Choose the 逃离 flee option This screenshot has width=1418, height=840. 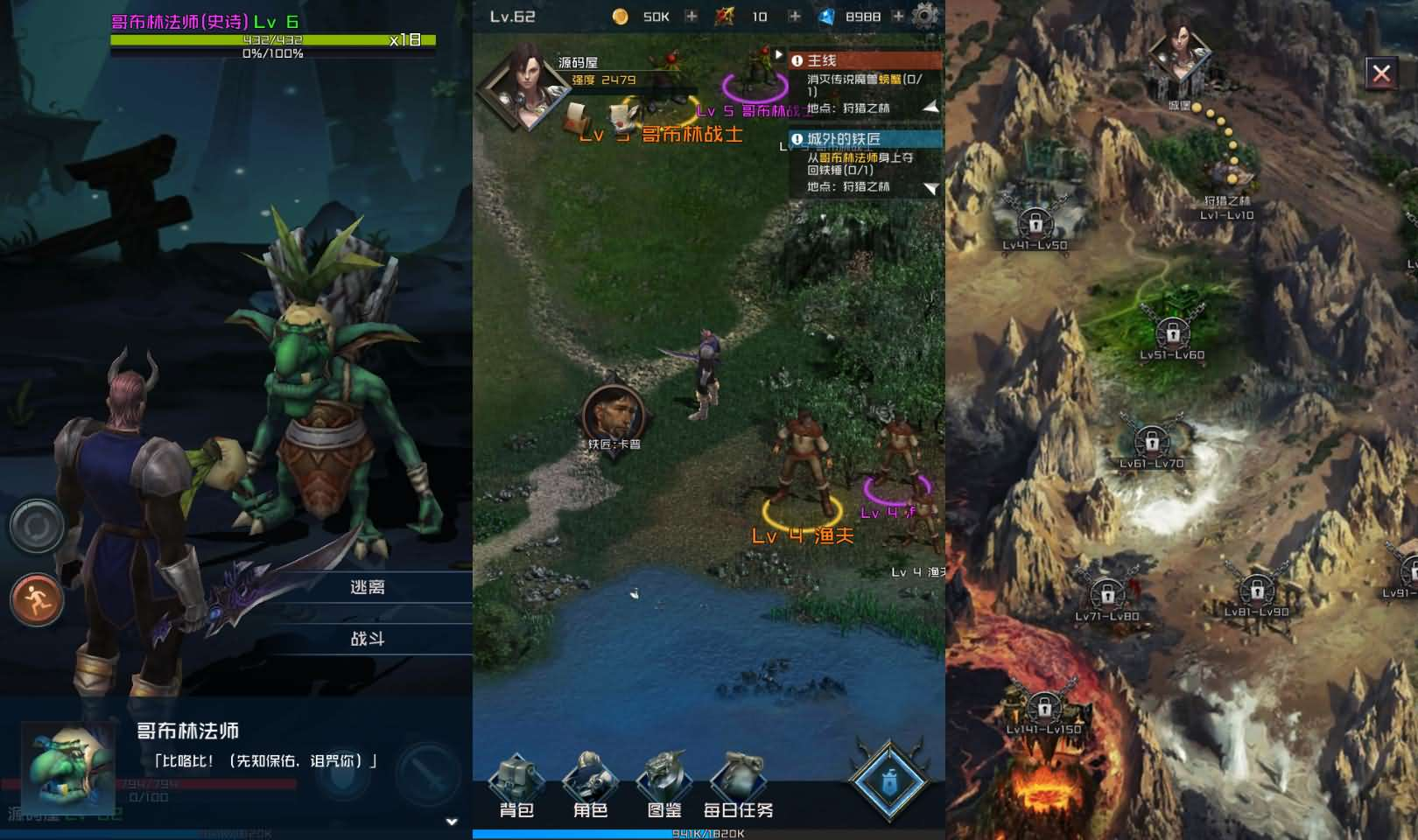click(x=368, y=587)
